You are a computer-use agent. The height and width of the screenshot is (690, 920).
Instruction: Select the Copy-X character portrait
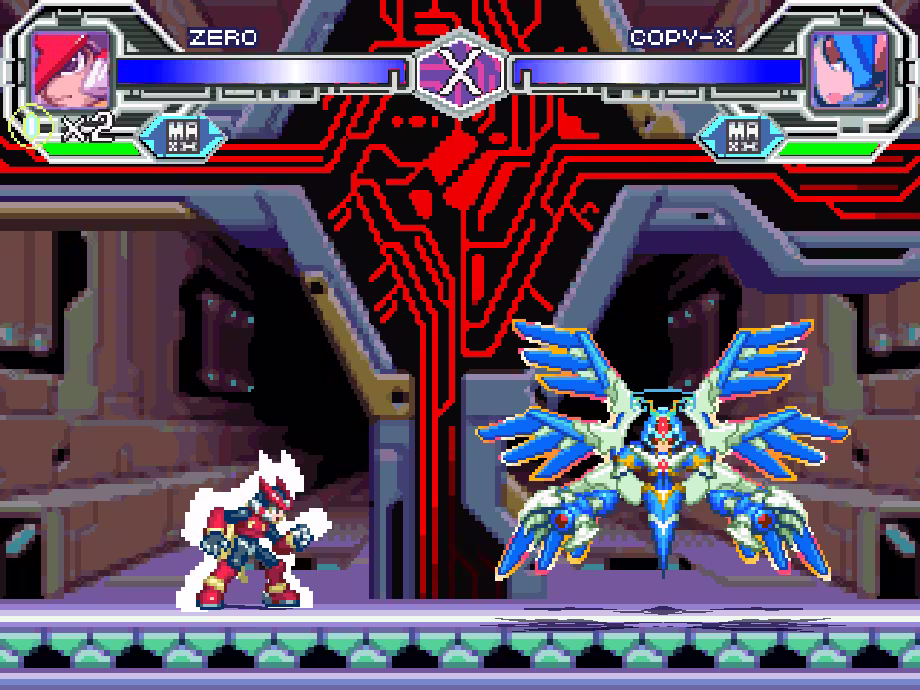coord(849,70)
